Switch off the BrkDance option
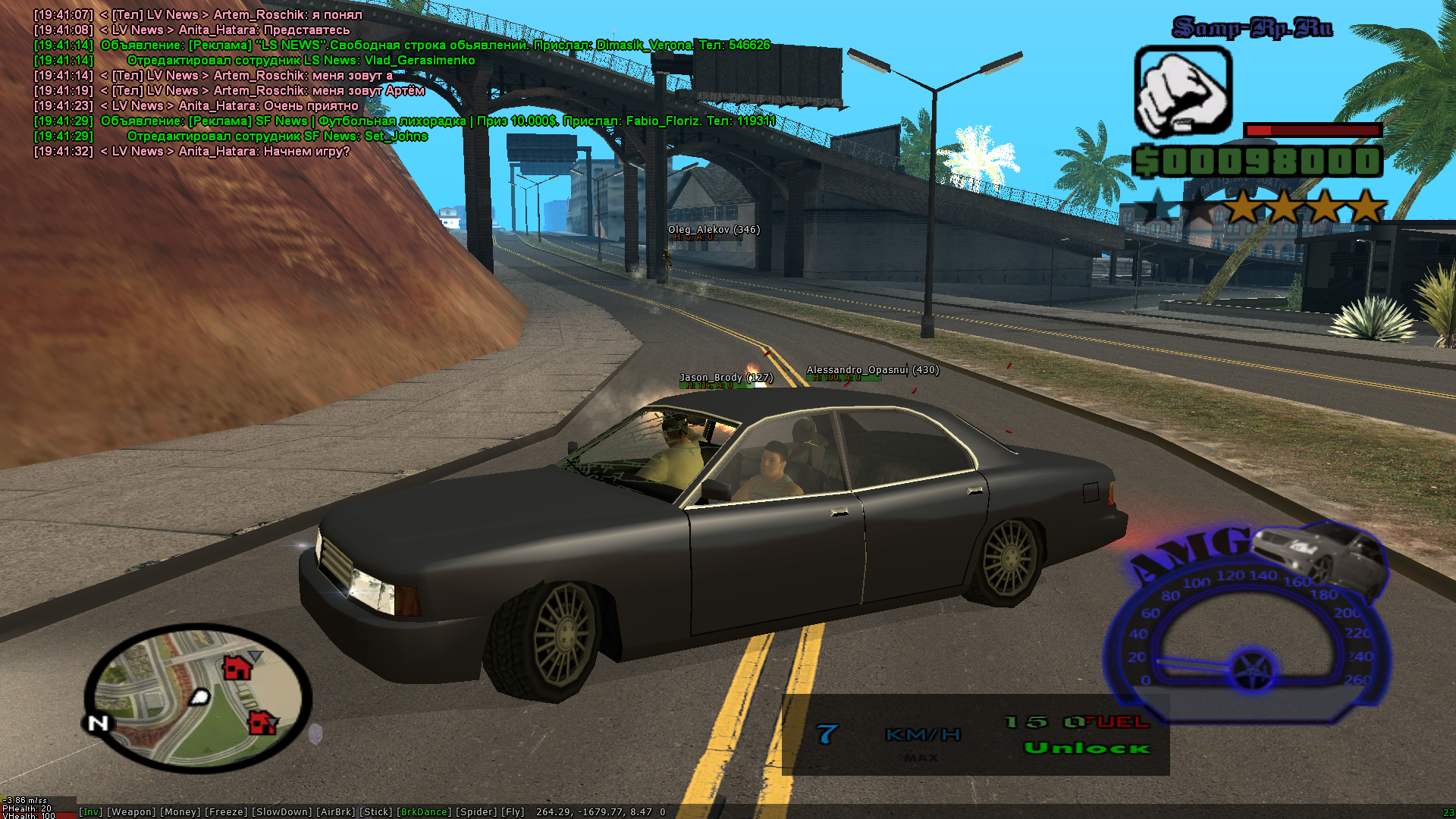Viewport: 1456px width, 819px height. (423, 812)
